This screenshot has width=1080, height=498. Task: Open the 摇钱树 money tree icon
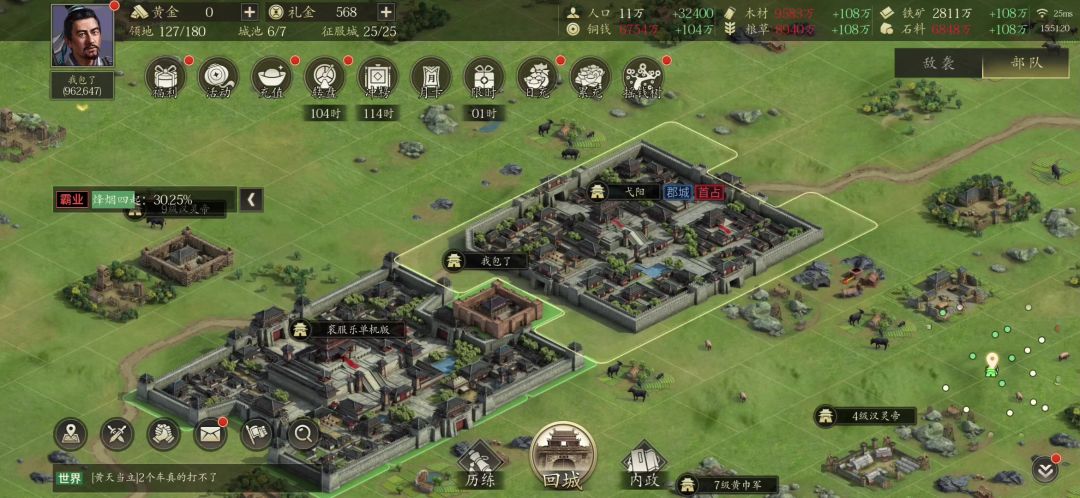643,77
